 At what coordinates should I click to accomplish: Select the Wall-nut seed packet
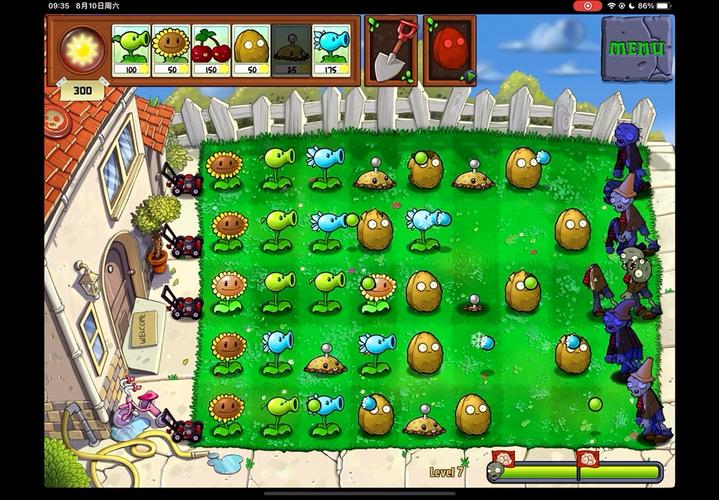(251, 51)
